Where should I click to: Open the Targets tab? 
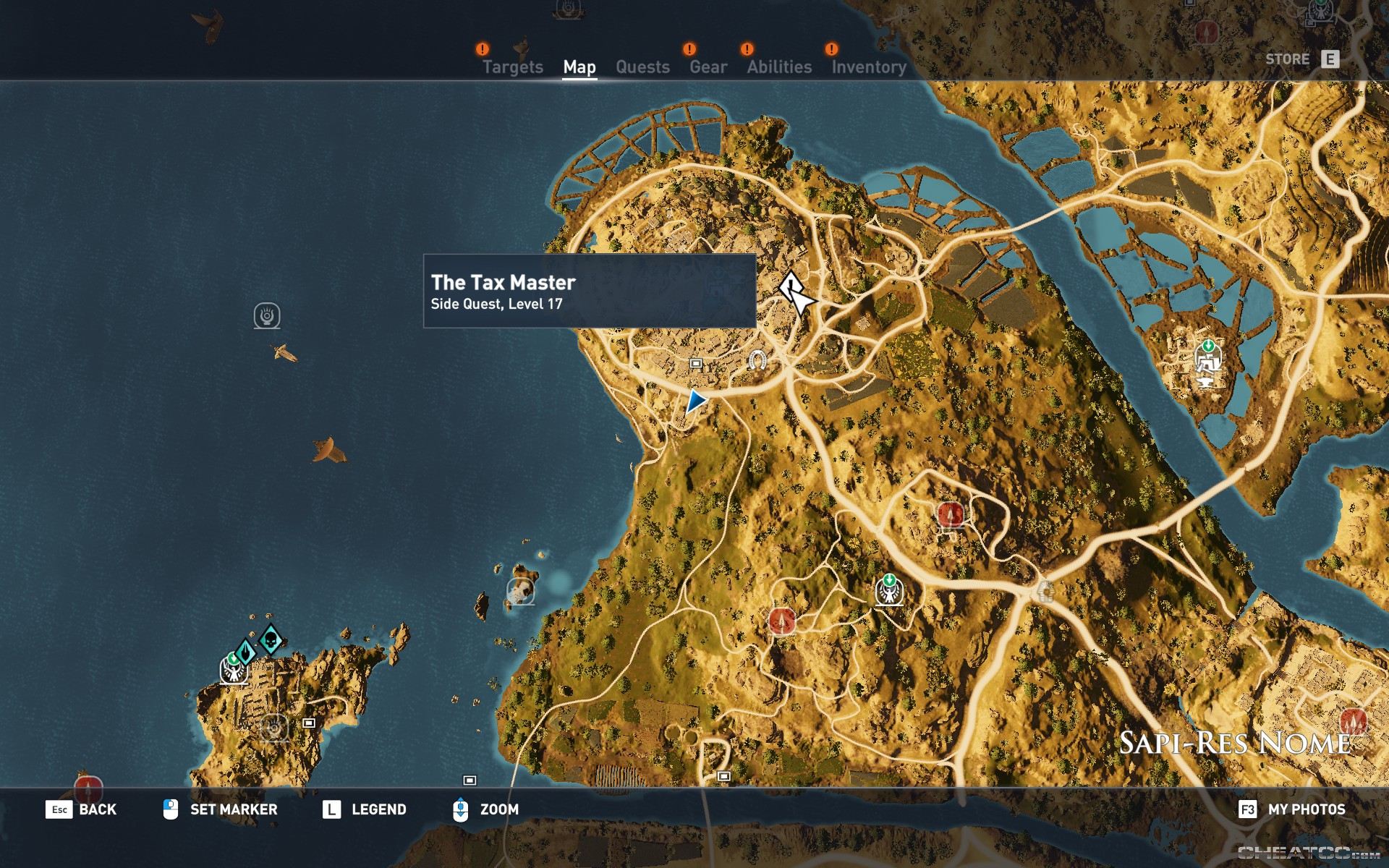[x=514, y=67]
